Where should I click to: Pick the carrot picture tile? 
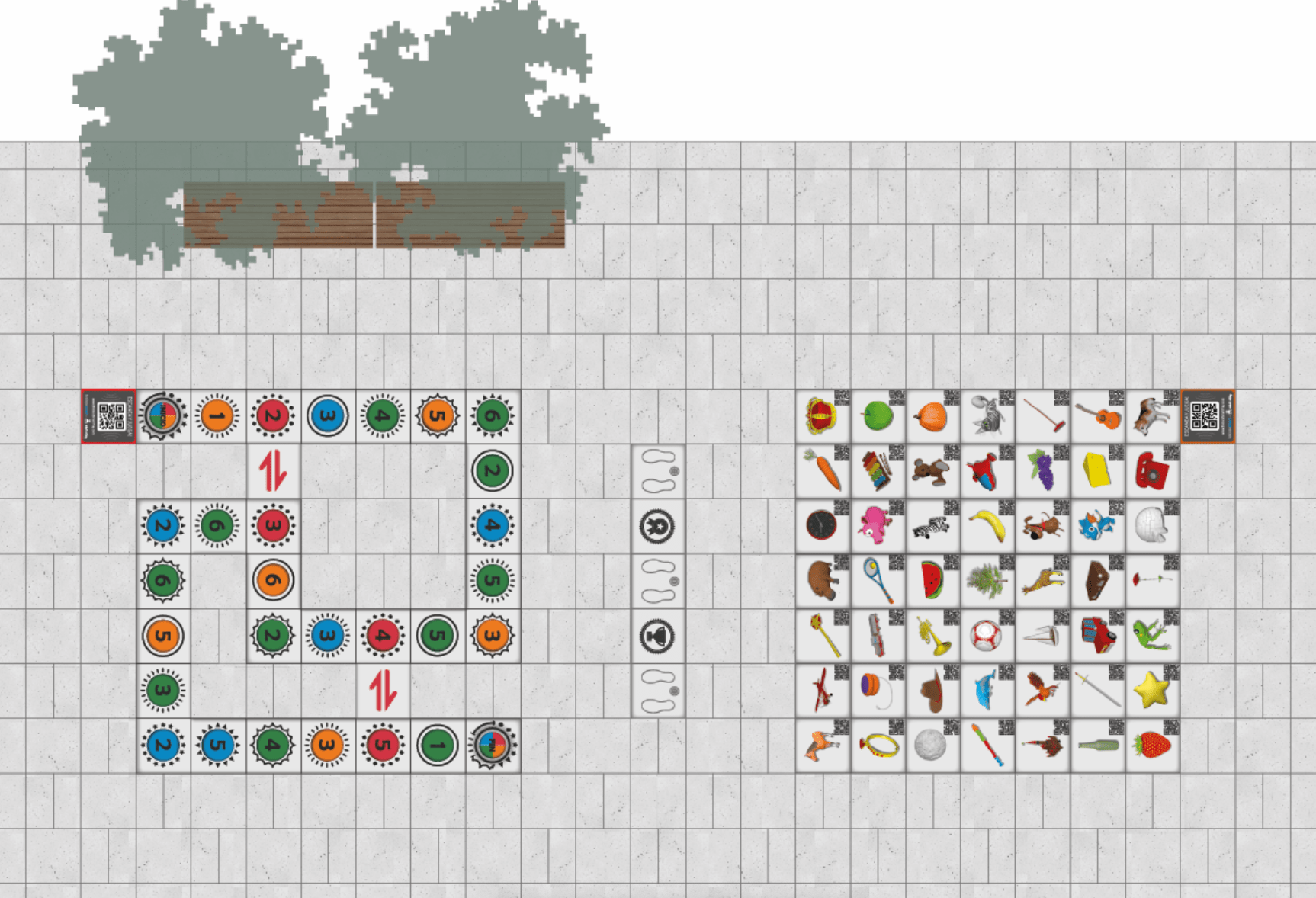click(822, 470)
